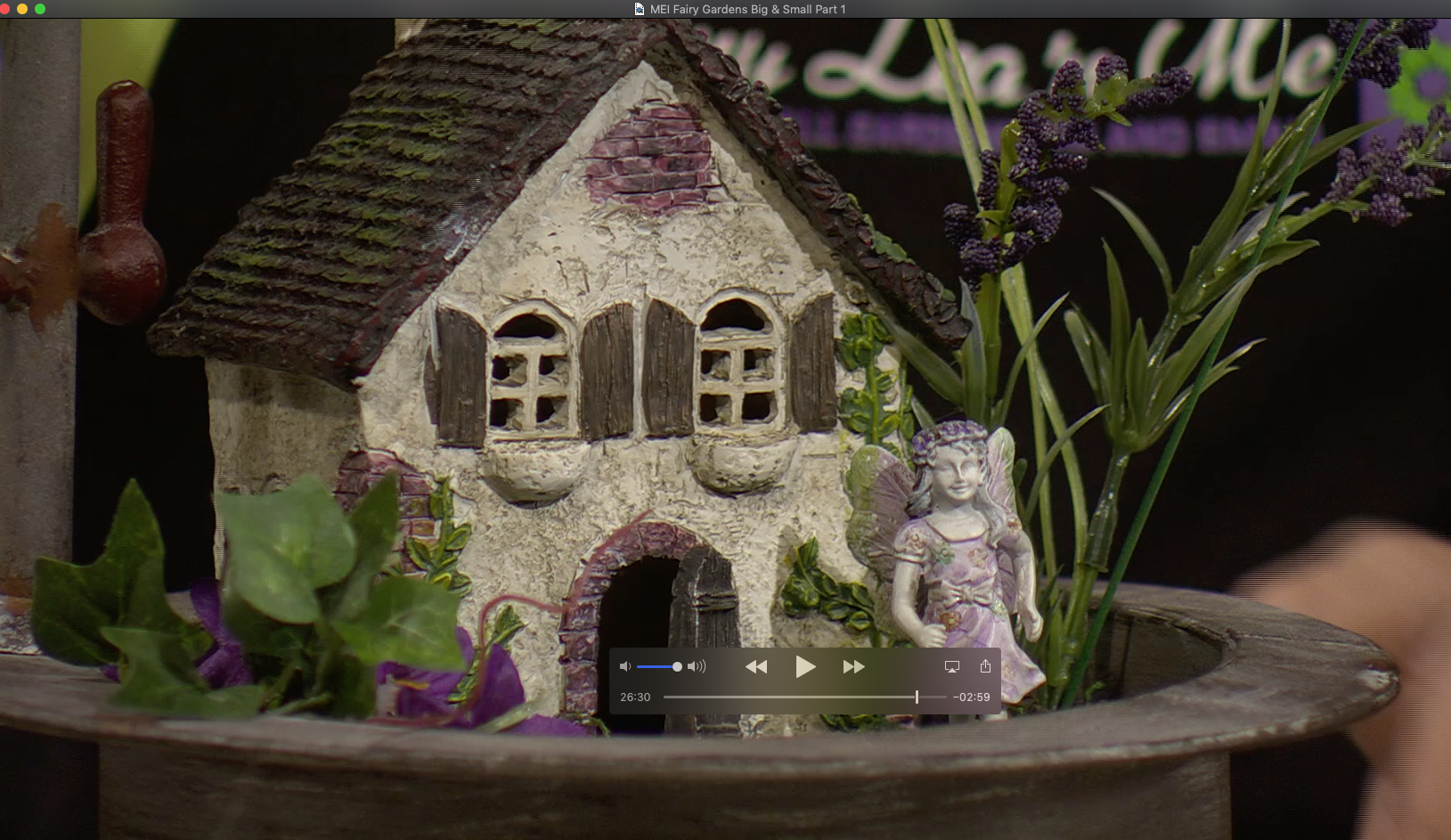Click the MEI Fairy Gardens title text
This screenshot has width=1451, height=840.
(x=746, y=9)
